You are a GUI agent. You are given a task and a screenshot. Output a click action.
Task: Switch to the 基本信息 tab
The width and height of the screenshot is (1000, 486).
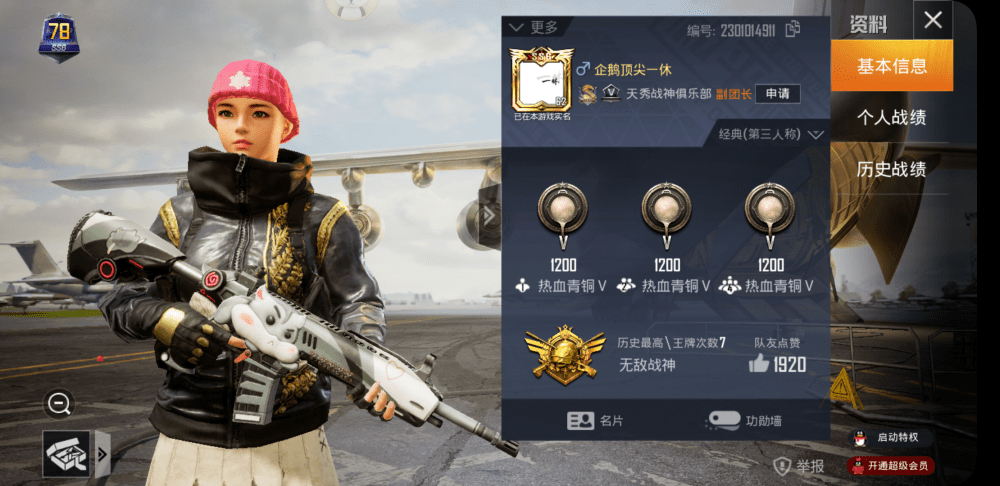tap(891, 66)
